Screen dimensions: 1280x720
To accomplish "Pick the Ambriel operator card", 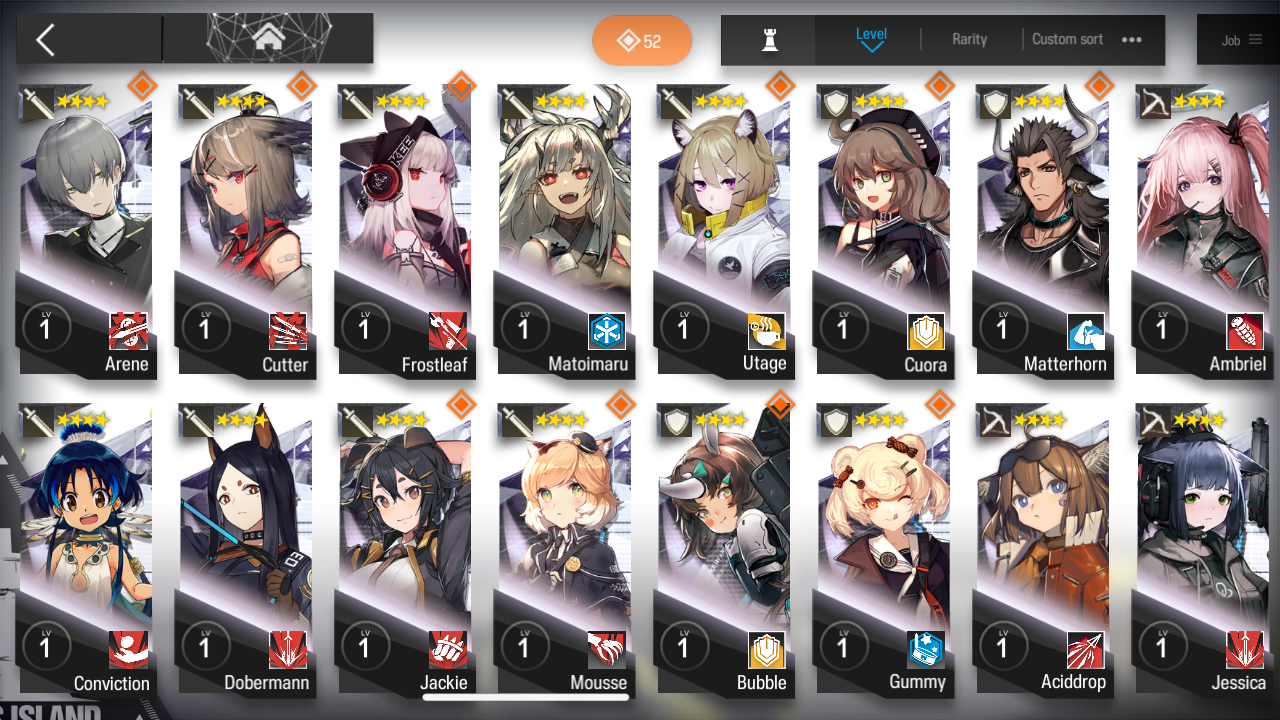I will click(x=1203, y=230).
